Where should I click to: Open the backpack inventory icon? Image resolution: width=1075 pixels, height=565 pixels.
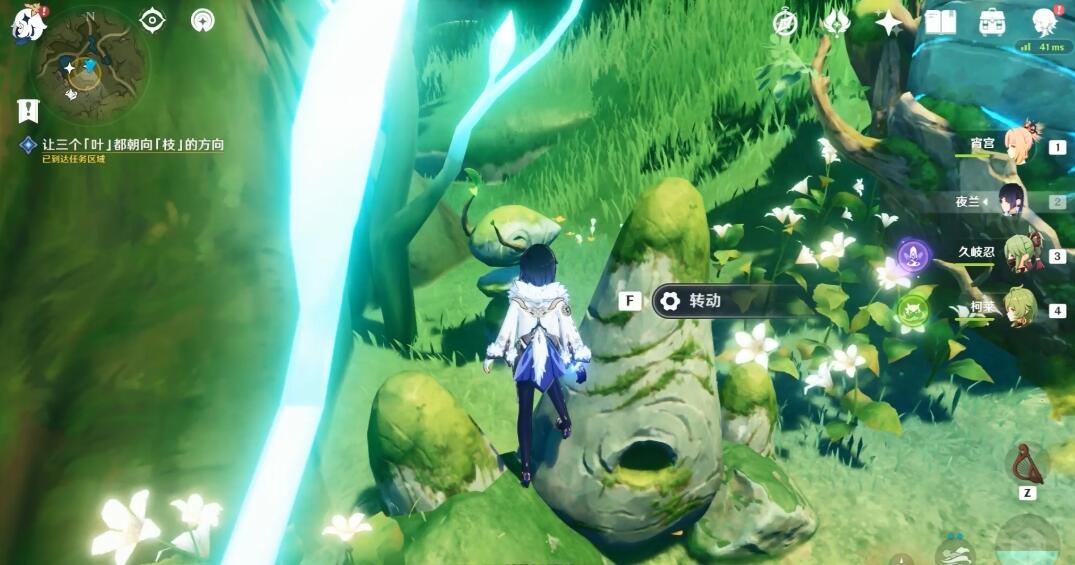[x=992, y=22]
